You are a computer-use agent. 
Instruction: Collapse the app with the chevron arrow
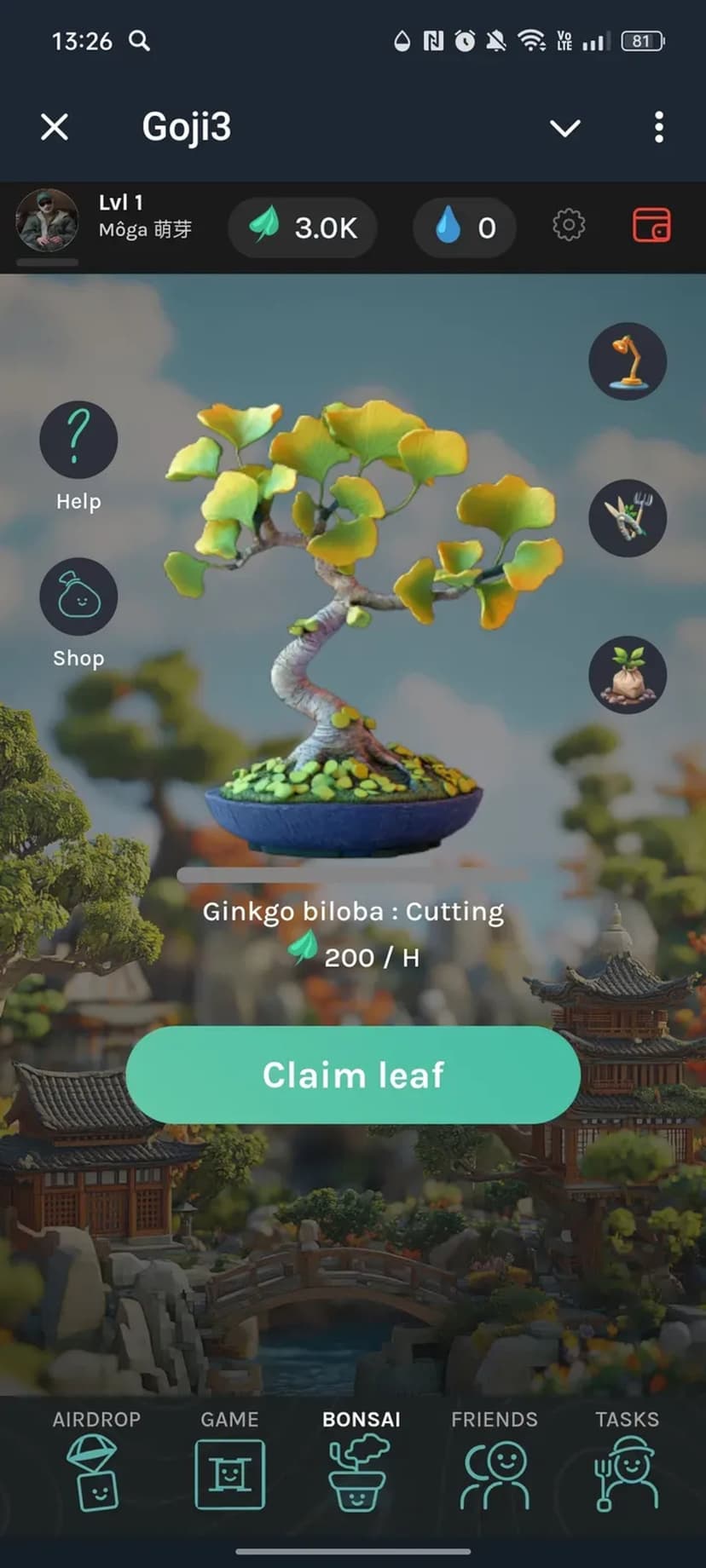pos(564,128)
